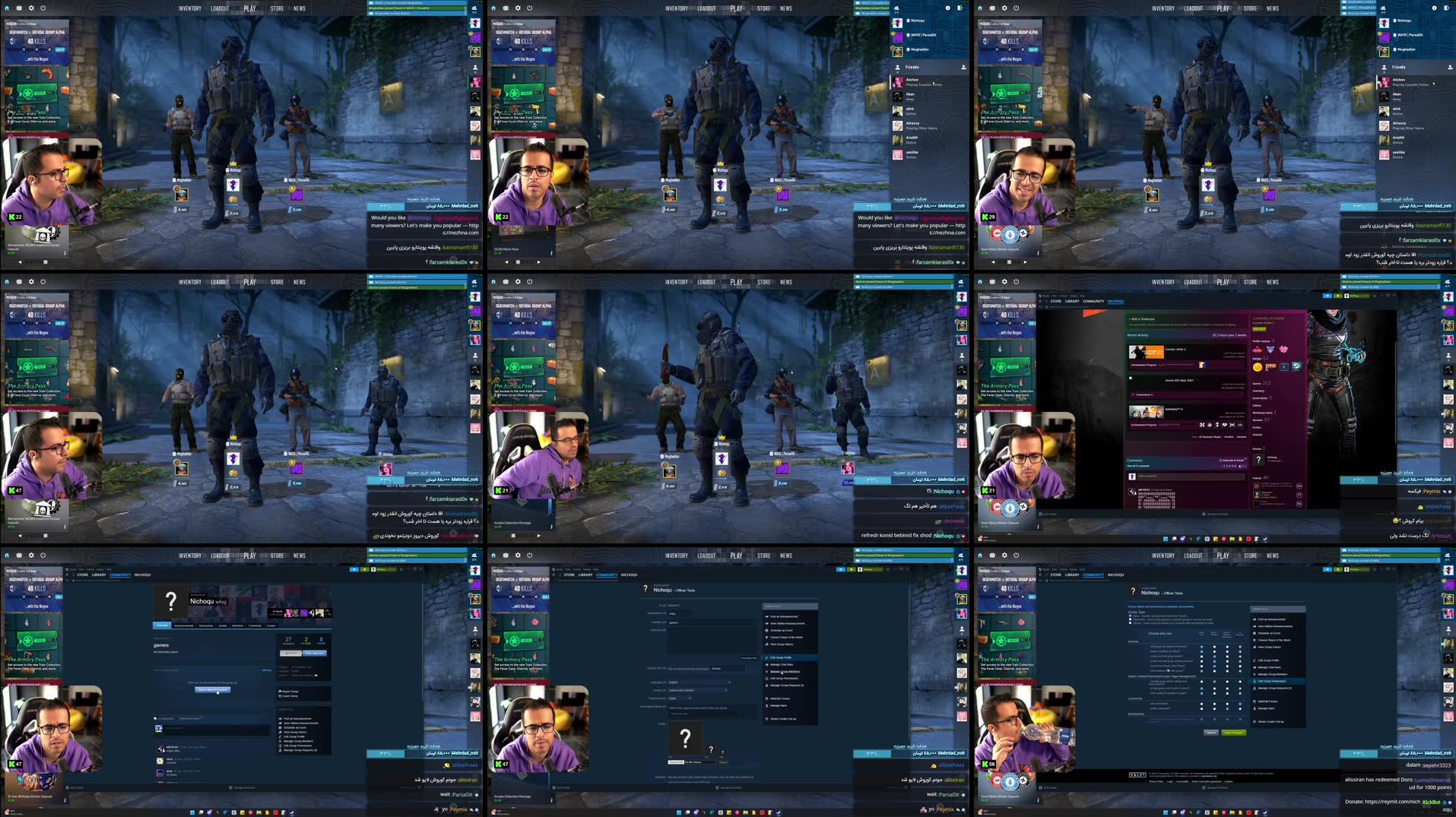The image size is (1456, 817).
Task: Open the CS2 settings gear icon
Action: tap(30, 8)
